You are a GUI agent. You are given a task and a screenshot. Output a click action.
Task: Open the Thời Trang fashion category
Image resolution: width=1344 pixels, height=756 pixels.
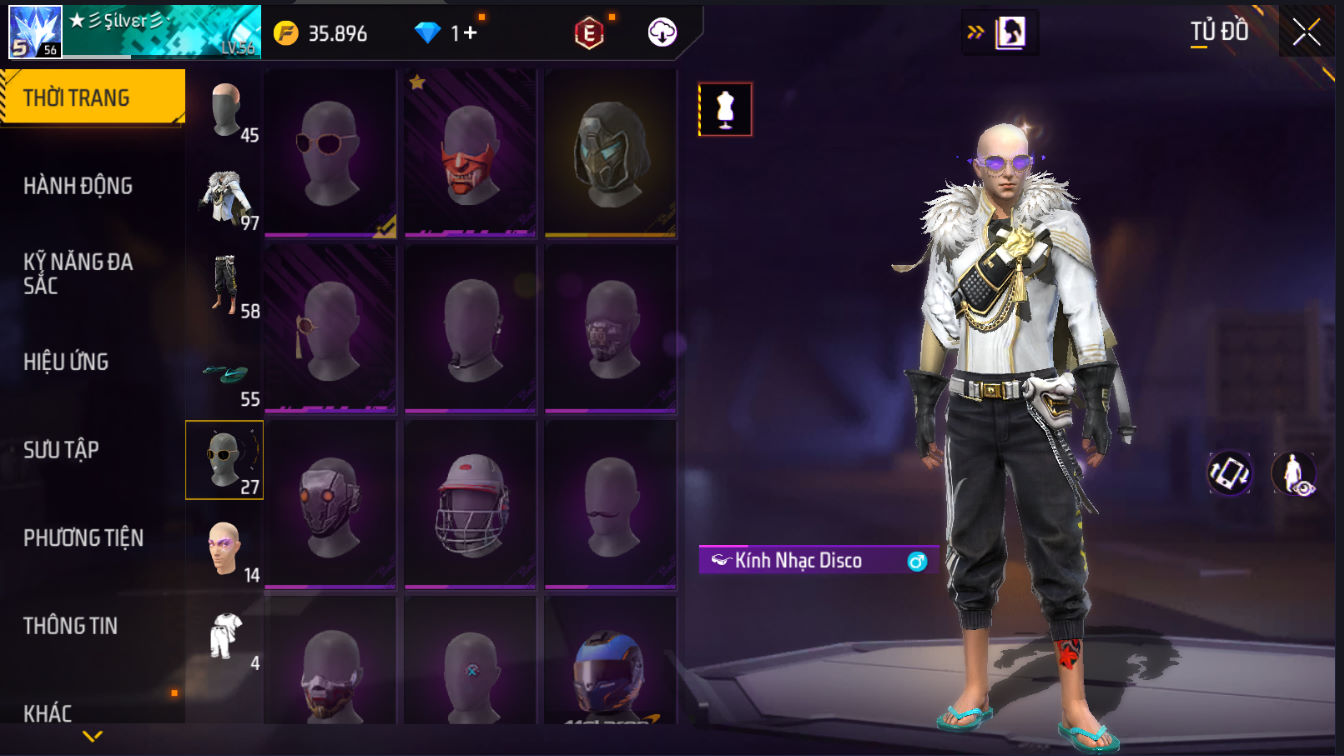(x=92, y=98)
